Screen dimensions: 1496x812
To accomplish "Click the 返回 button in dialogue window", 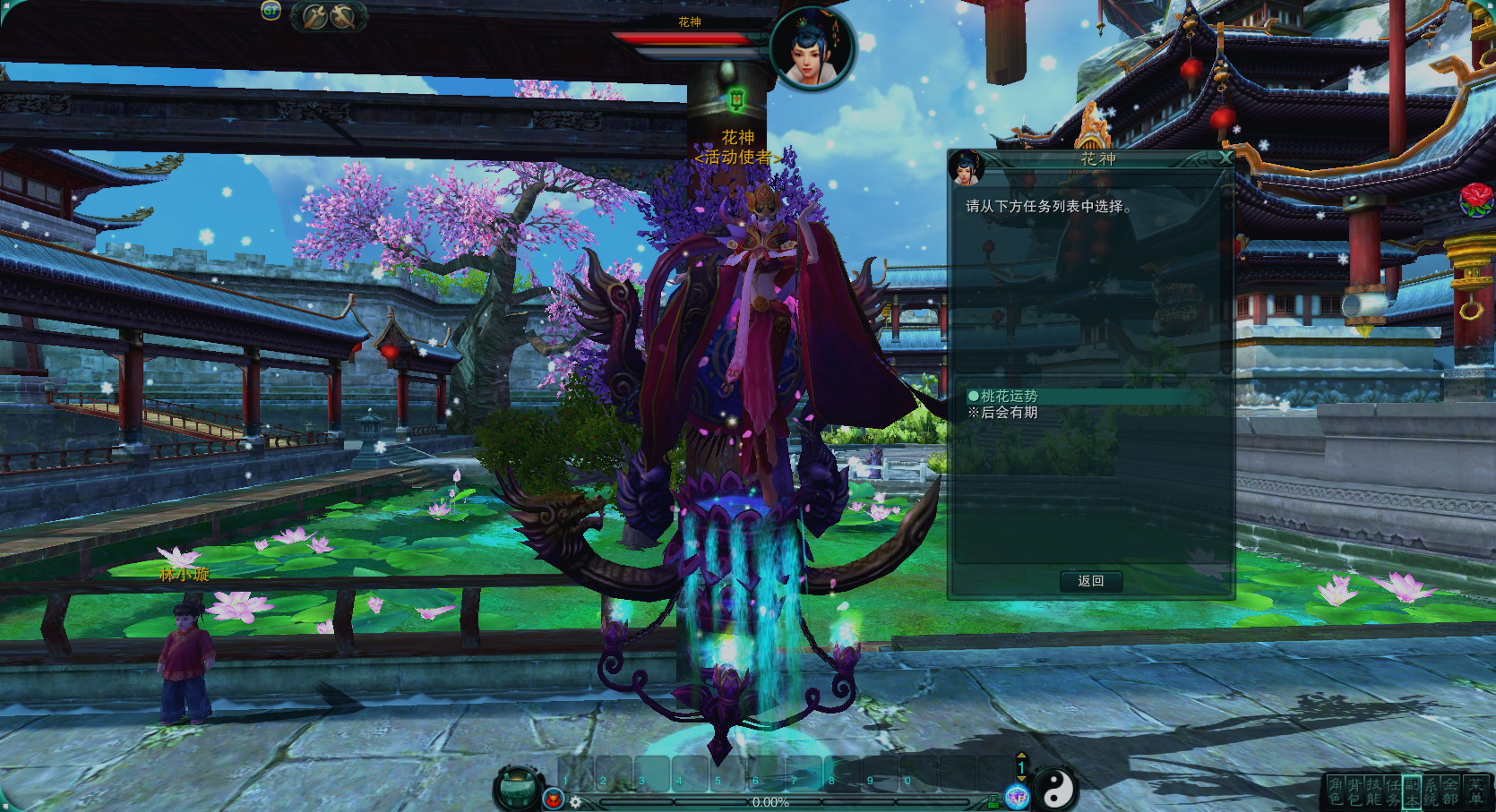I will (1090, 581).
